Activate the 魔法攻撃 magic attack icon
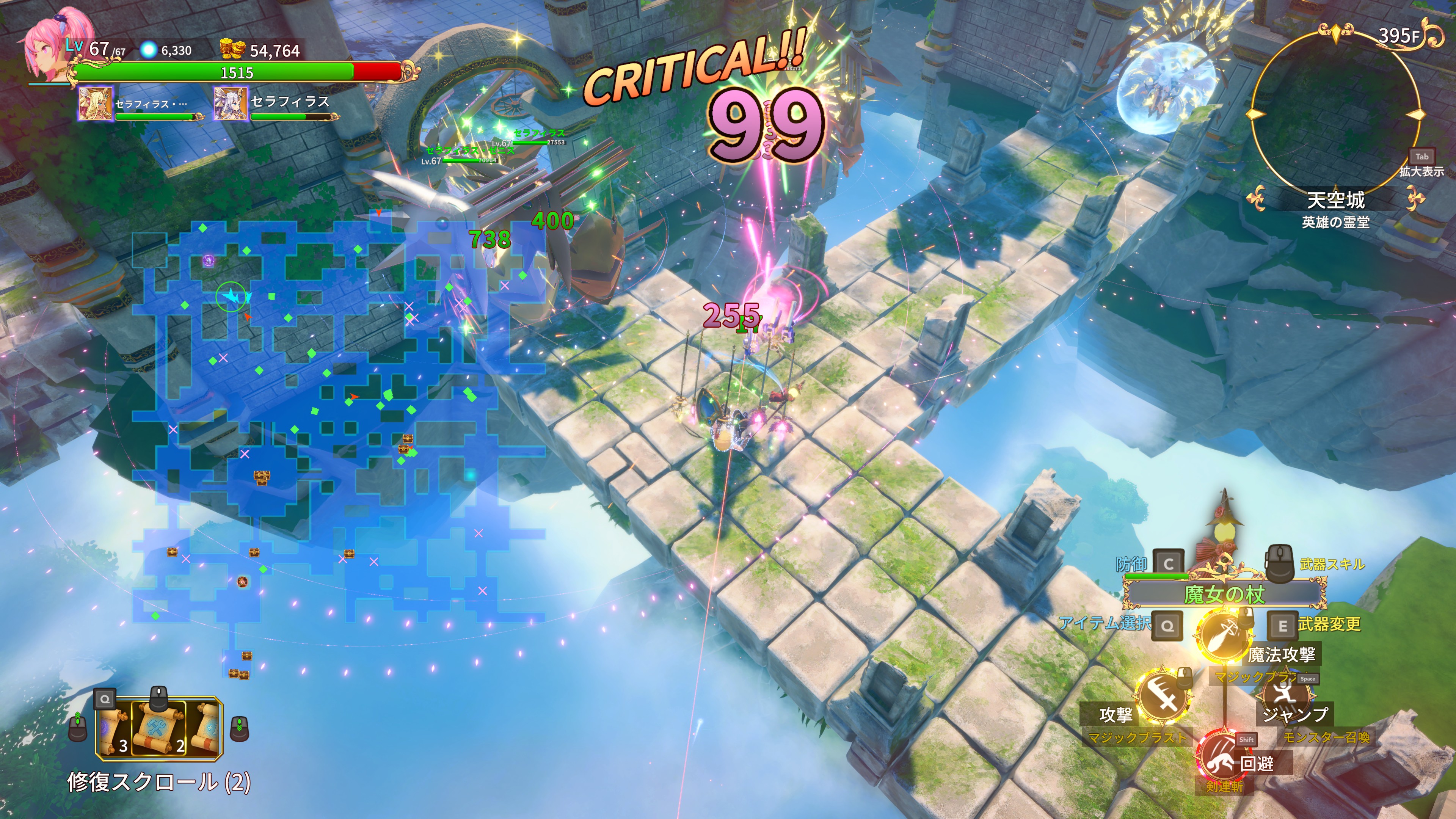This screenshot has width=1456, height=819. point(1224,635)
